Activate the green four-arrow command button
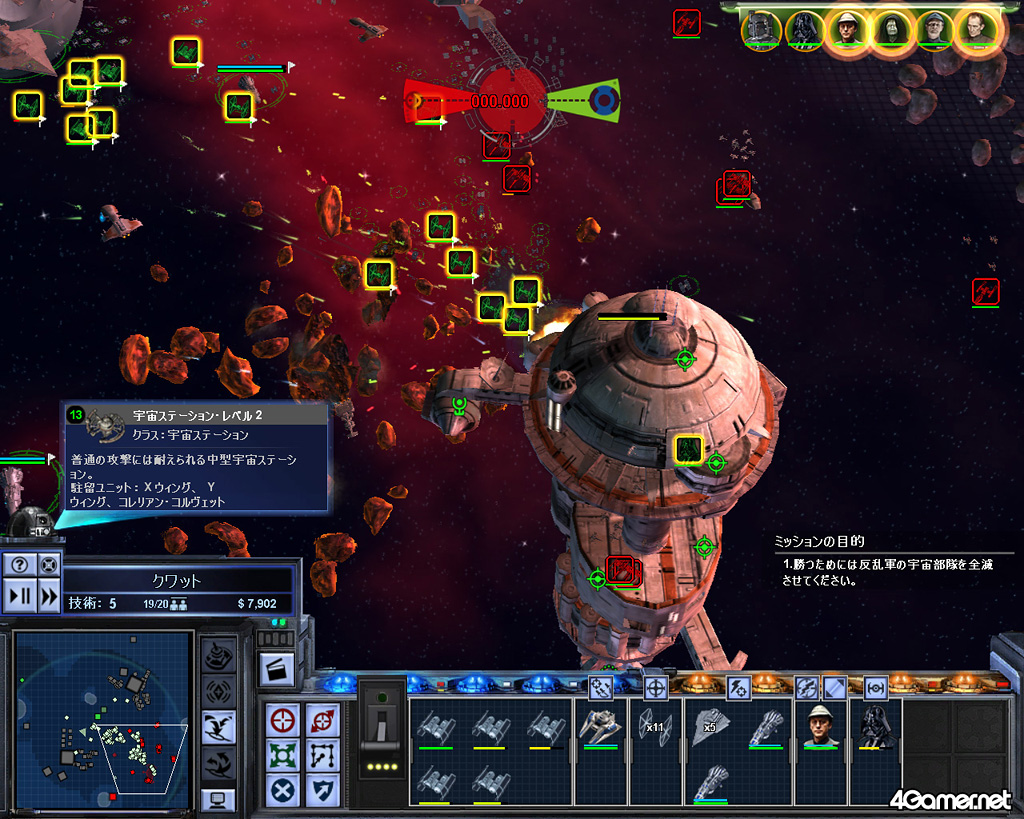Image resolution: width=1024 pixels, height=819 pixels. [284, 755]
